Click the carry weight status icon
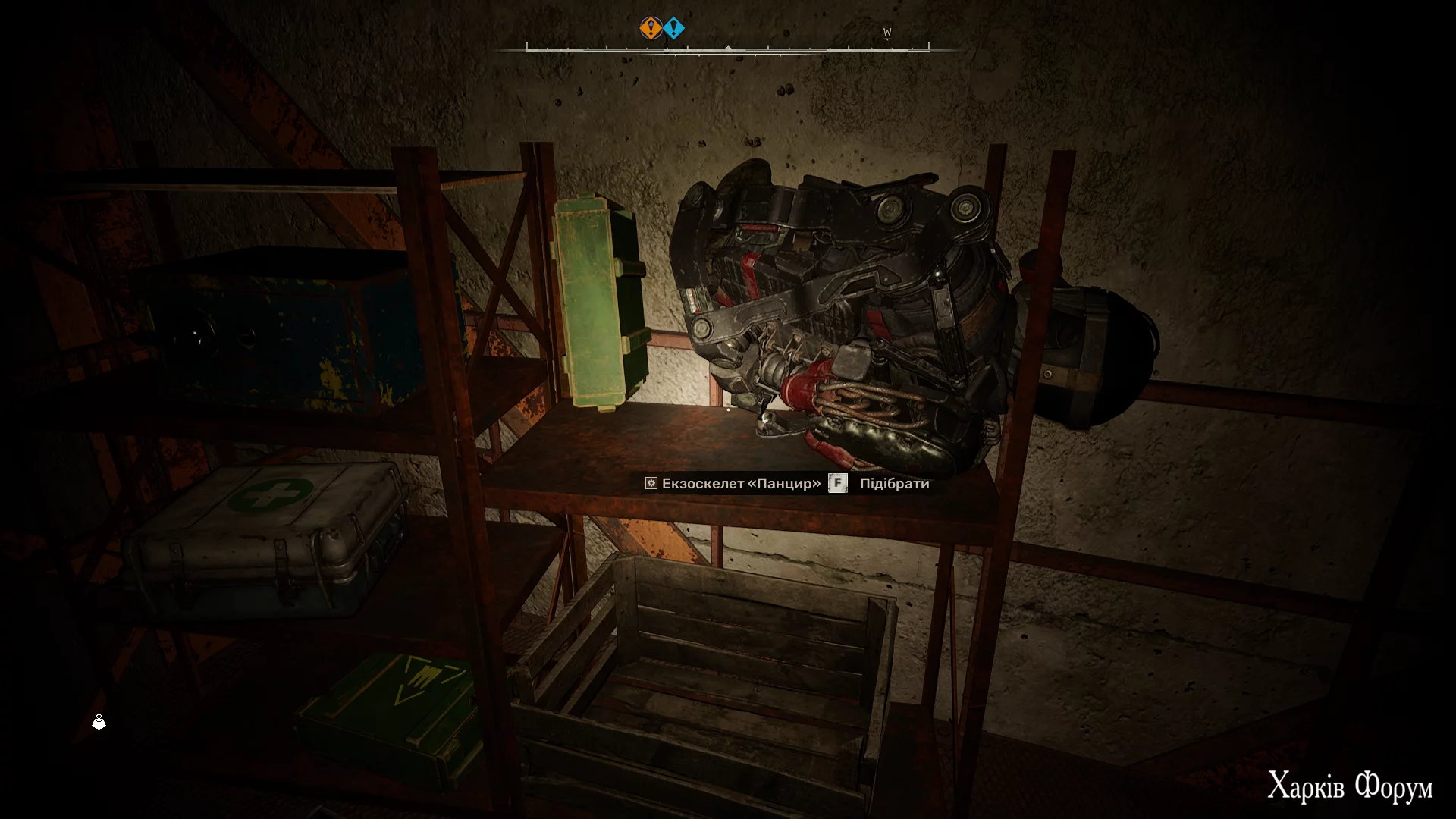 tap(99, 722)
